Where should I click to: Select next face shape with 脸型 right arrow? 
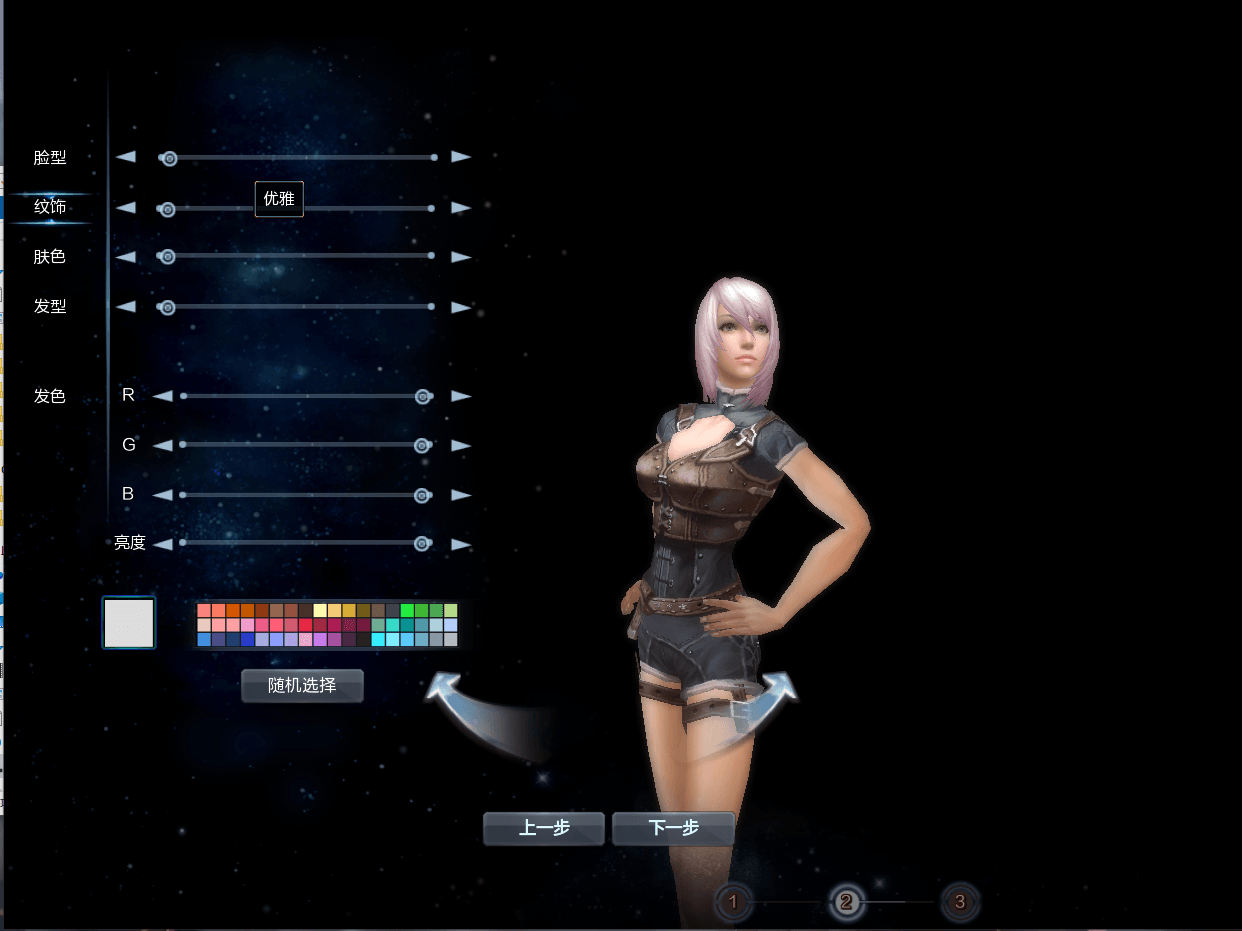pos(461,157)
